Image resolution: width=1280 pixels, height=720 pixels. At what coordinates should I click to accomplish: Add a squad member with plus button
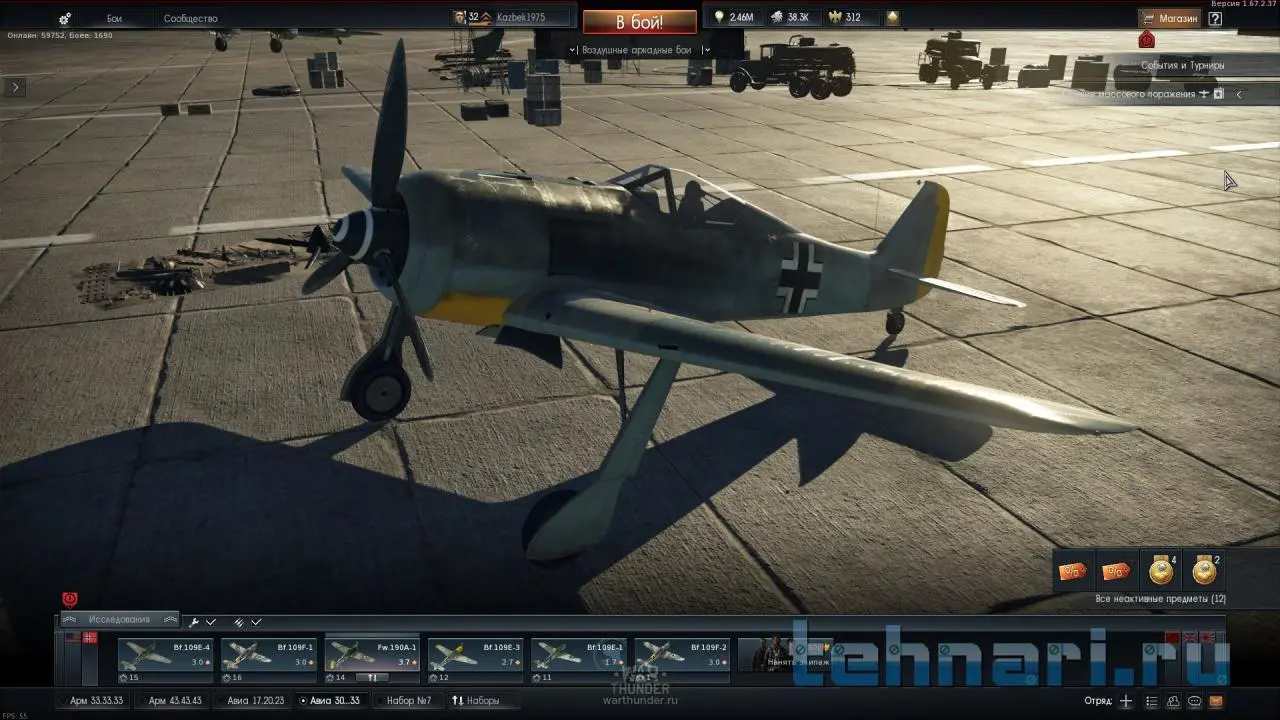click(x=1126, y=701)
